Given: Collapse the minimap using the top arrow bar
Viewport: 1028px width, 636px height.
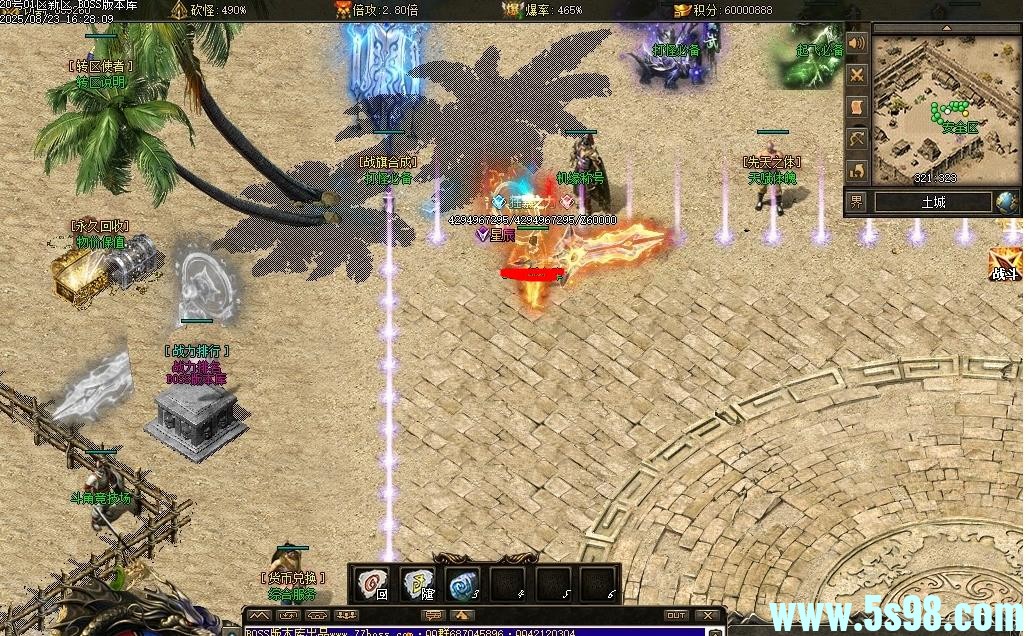Looking at the screenshot, I should pos(945,26).
